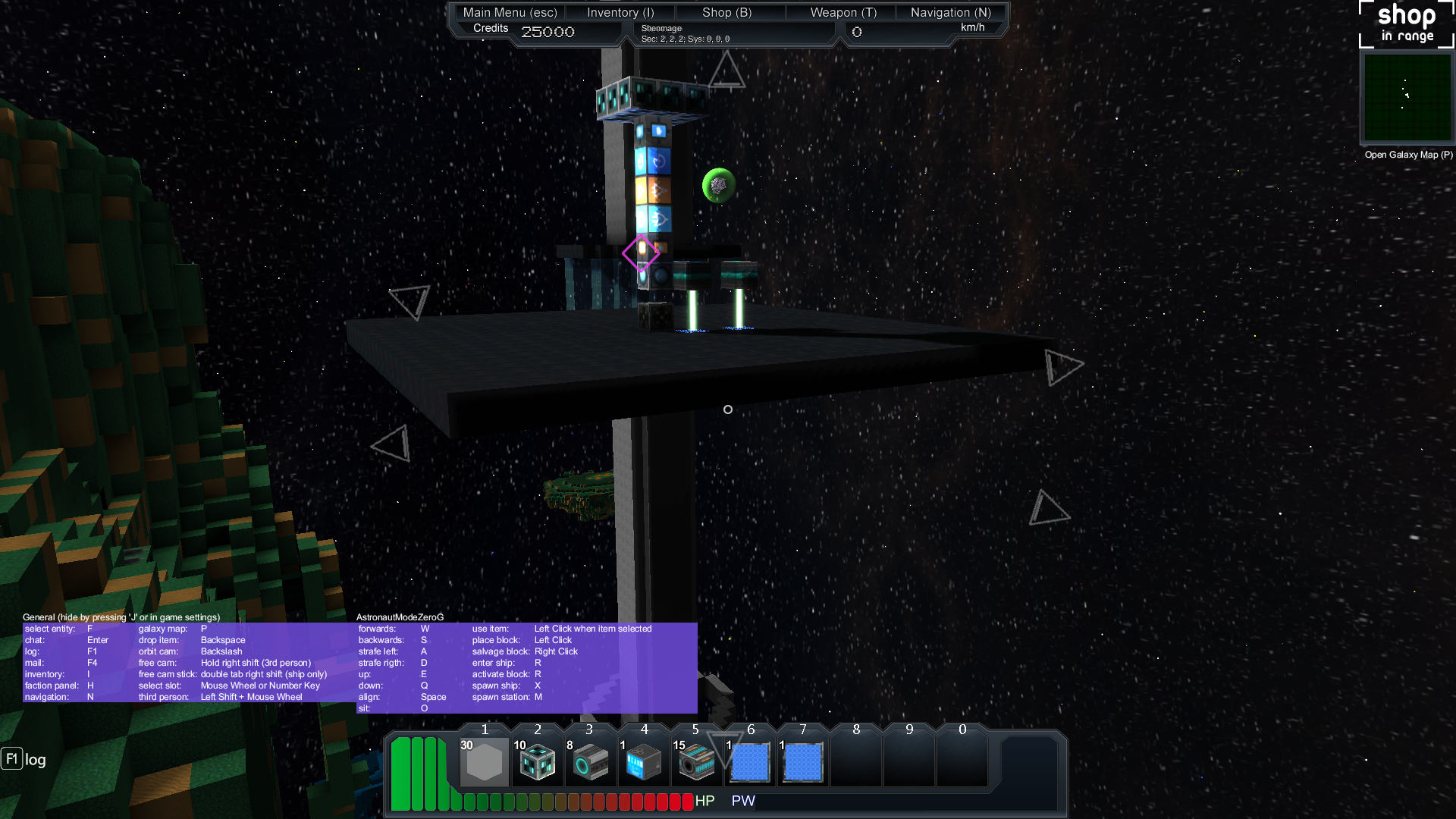The width and height of the screenshot is (1456, 819).
Task: Select the cyan ring module in slot 3
Action: click(590, 761)
